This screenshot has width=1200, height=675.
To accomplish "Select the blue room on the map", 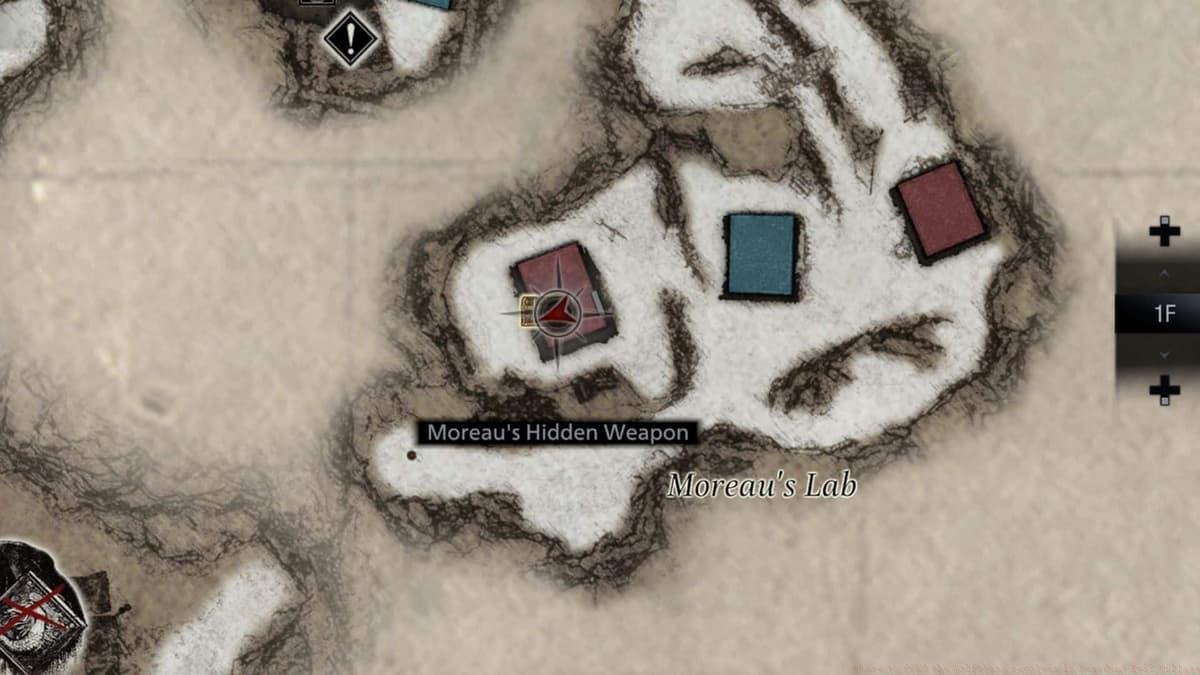I will pyautogui.click(x=761, y=256).
